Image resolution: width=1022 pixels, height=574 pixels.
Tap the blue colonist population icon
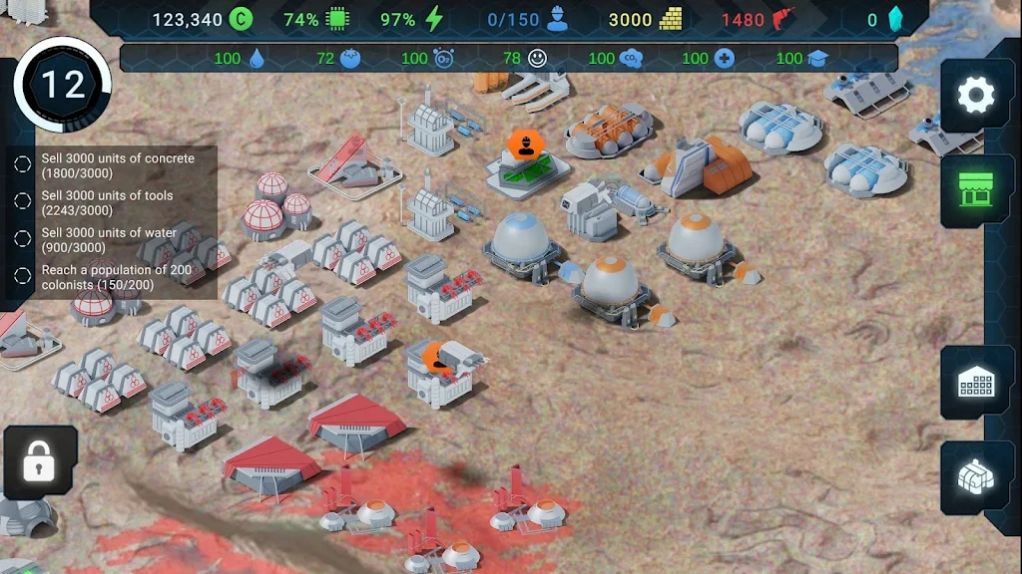557,19
